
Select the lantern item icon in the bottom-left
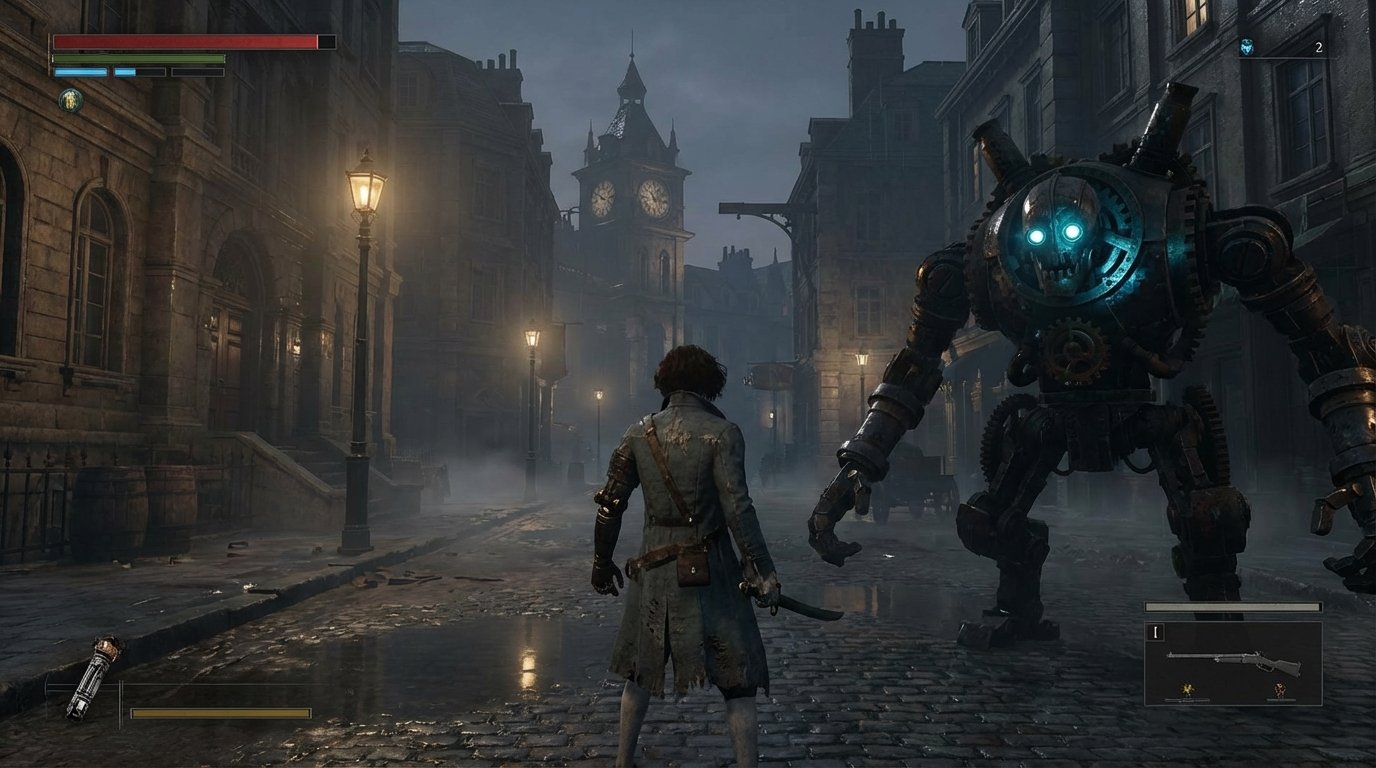tap(96, 675)
